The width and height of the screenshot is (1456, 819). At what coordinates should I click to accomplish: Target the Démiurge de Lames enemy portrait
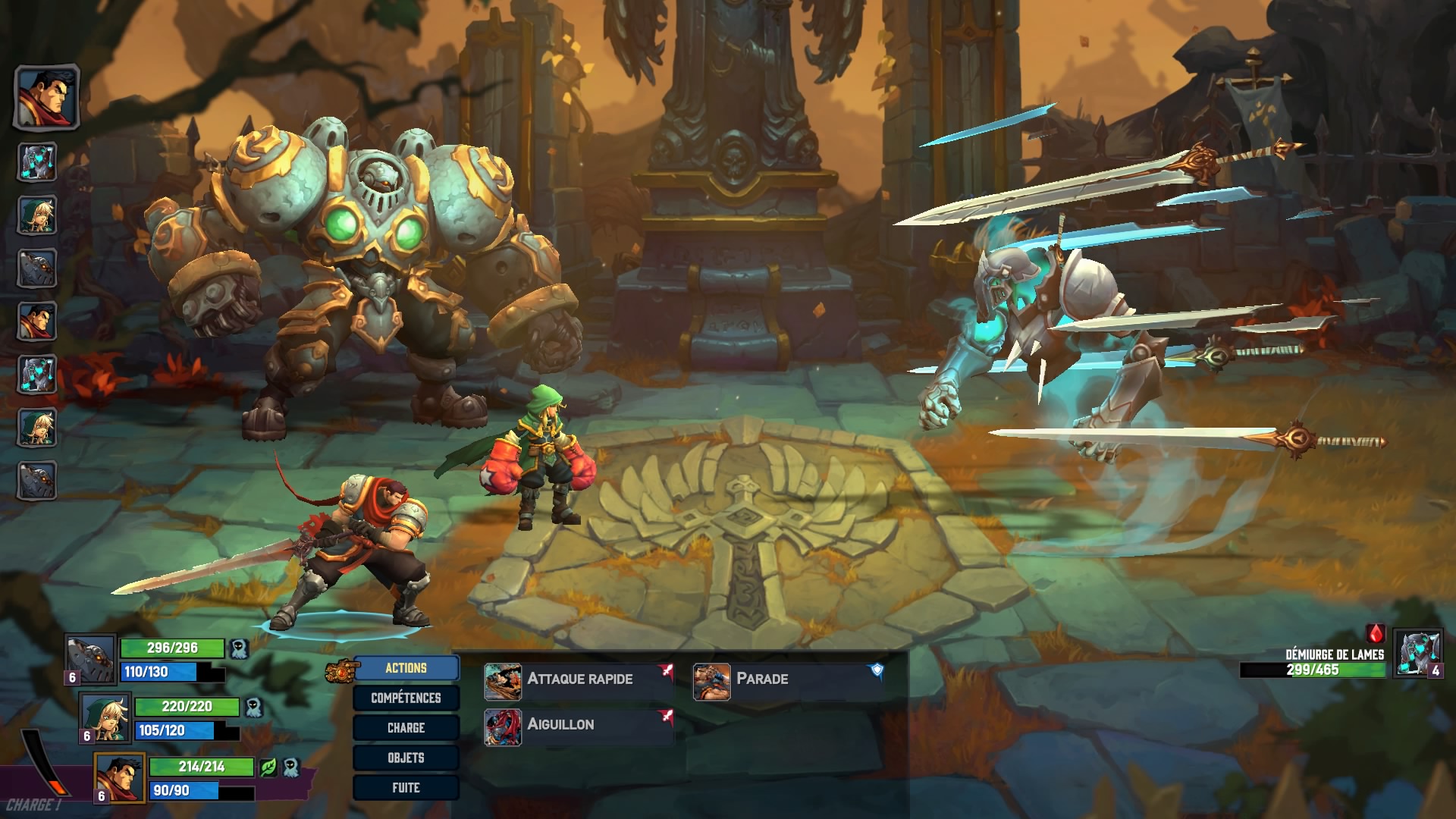tap(1416, 653)
